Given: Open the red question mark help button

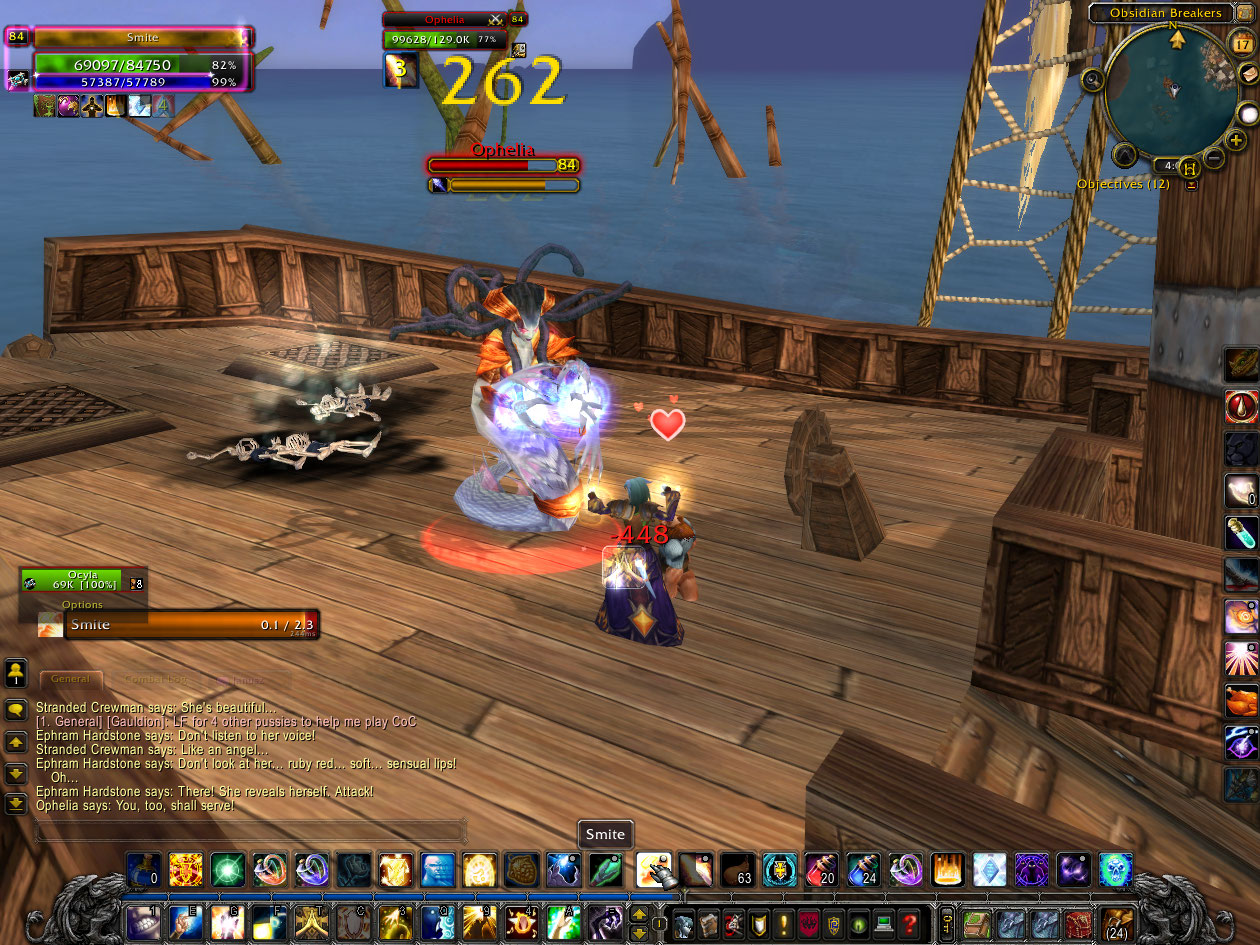Looking at the screenshot, I should pyautogui.click(x=908, y=922).
